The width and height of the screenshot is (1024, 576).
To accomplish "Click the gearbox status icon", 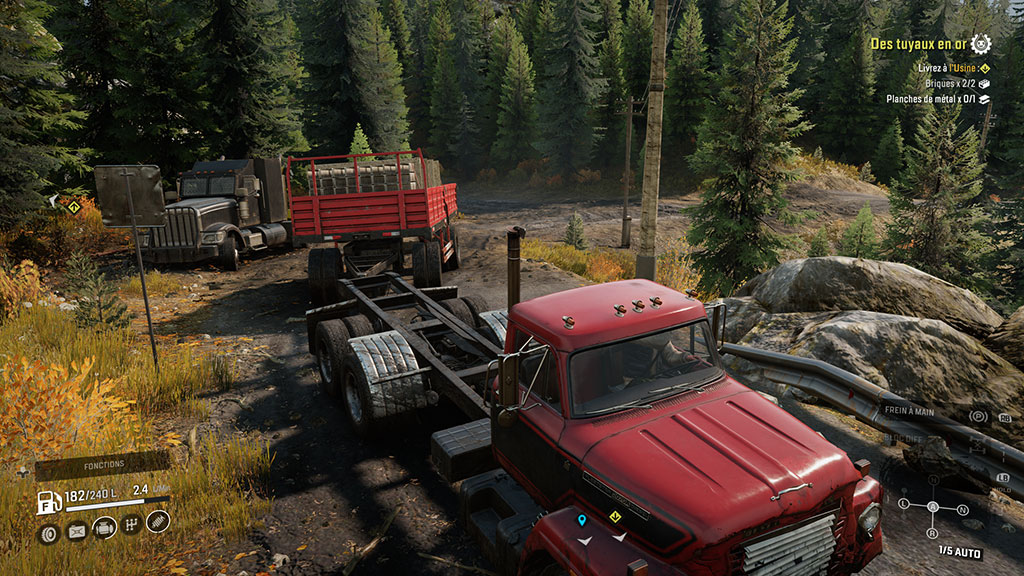I will 131,524.
